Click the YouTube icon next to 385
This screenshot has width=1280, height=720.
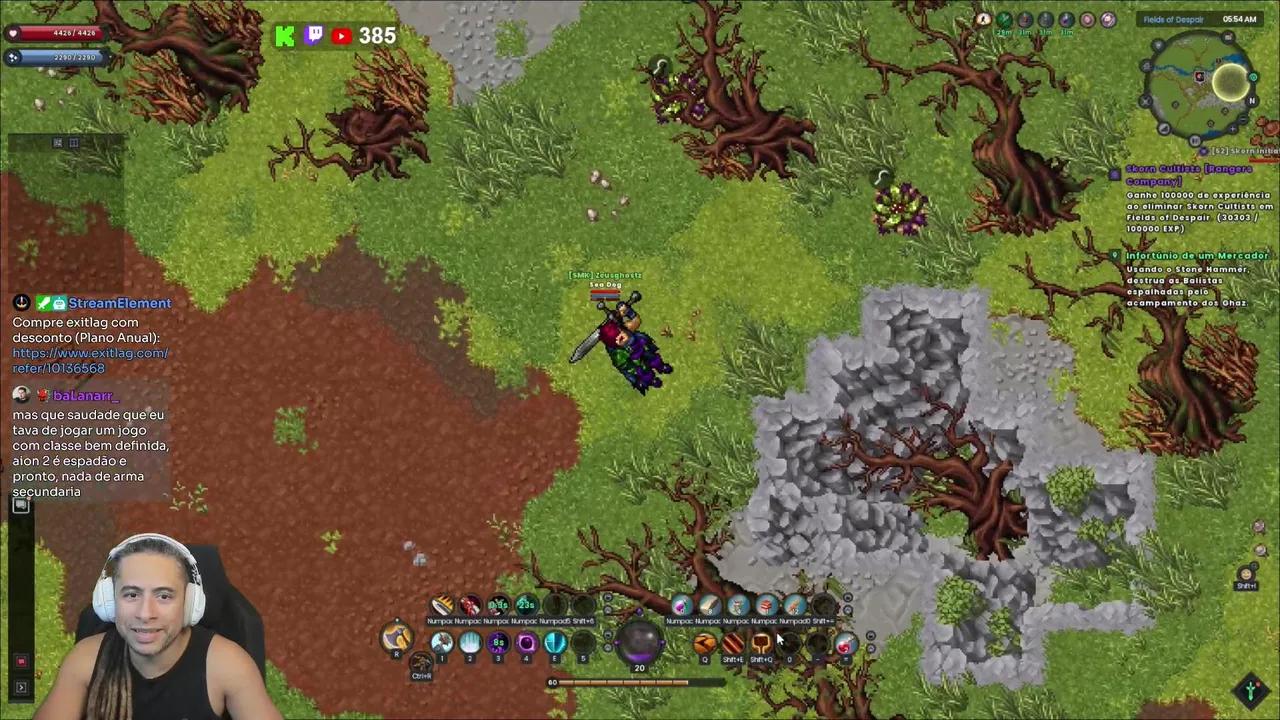click(x=340, y=36)
